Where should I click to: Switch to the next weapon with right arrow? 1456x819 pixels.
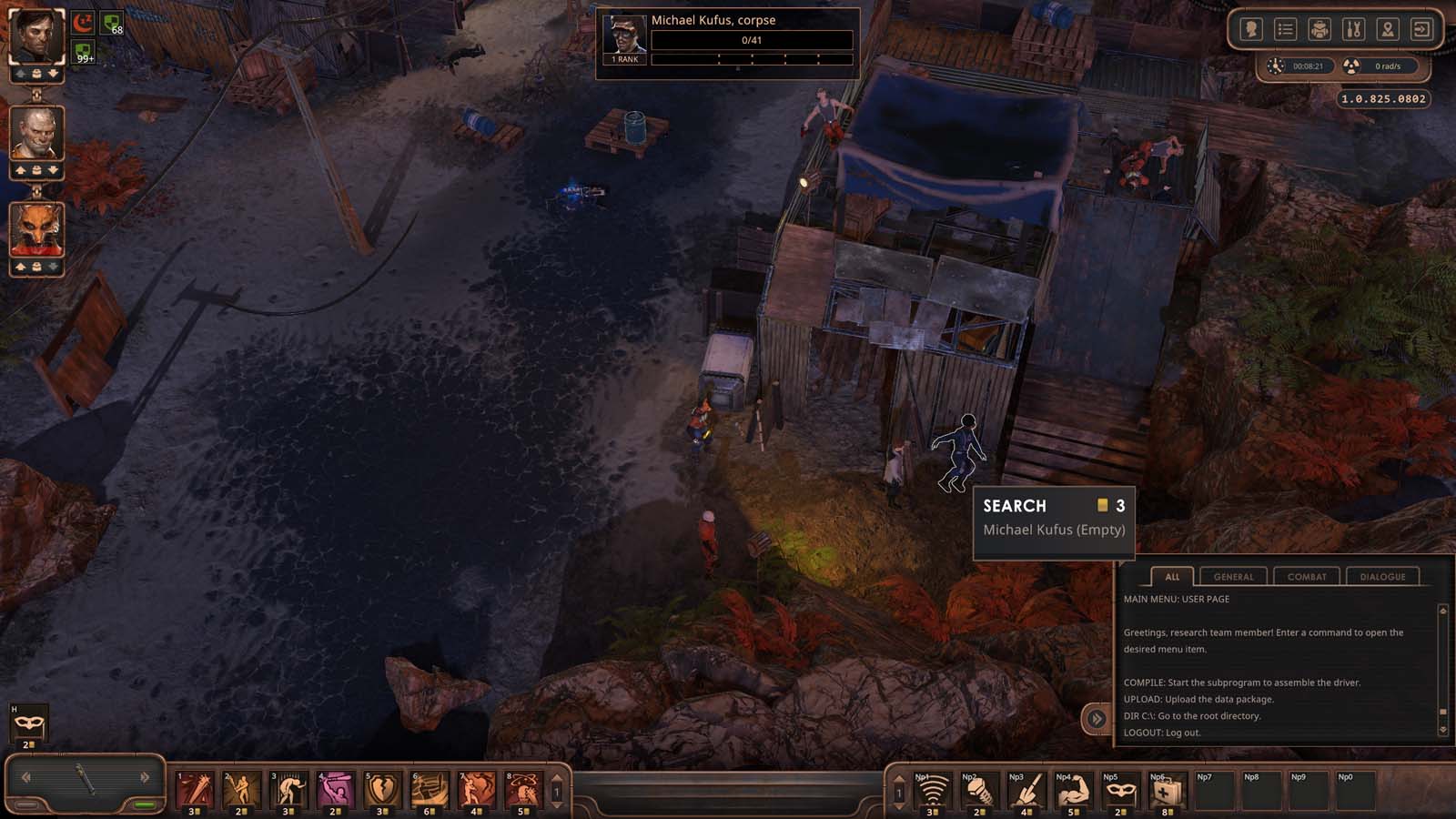(145, 777)
